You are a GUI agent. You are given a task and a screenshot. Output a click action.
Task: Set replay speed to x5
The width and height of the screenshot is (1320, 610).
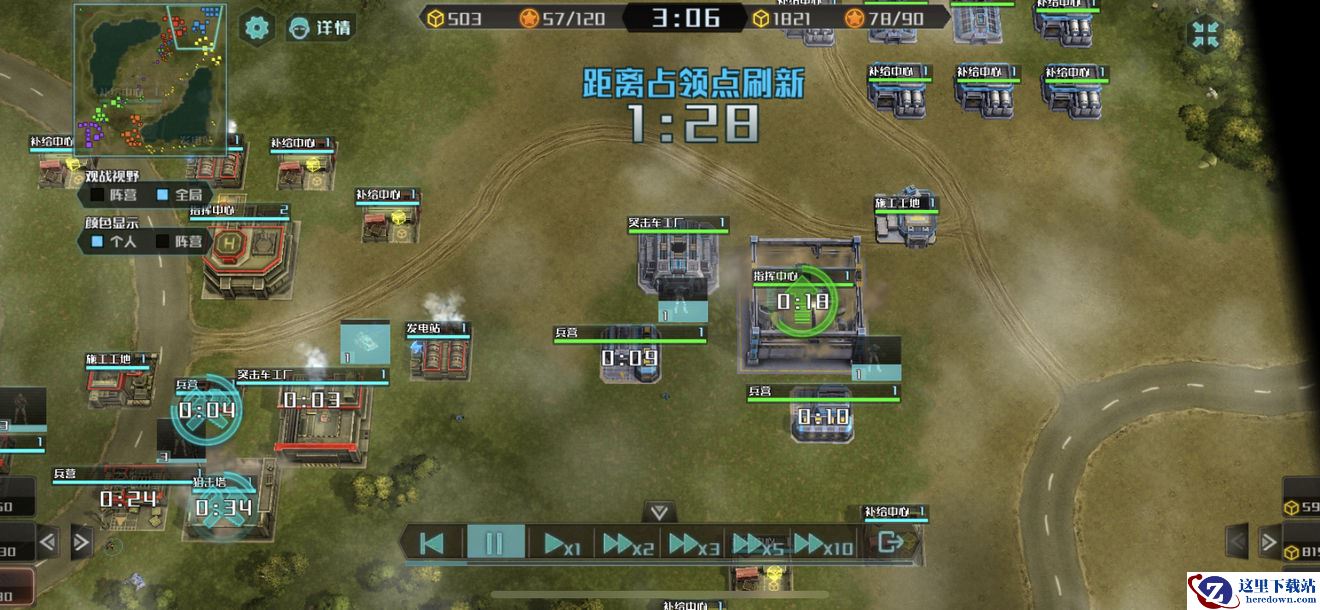758,544
